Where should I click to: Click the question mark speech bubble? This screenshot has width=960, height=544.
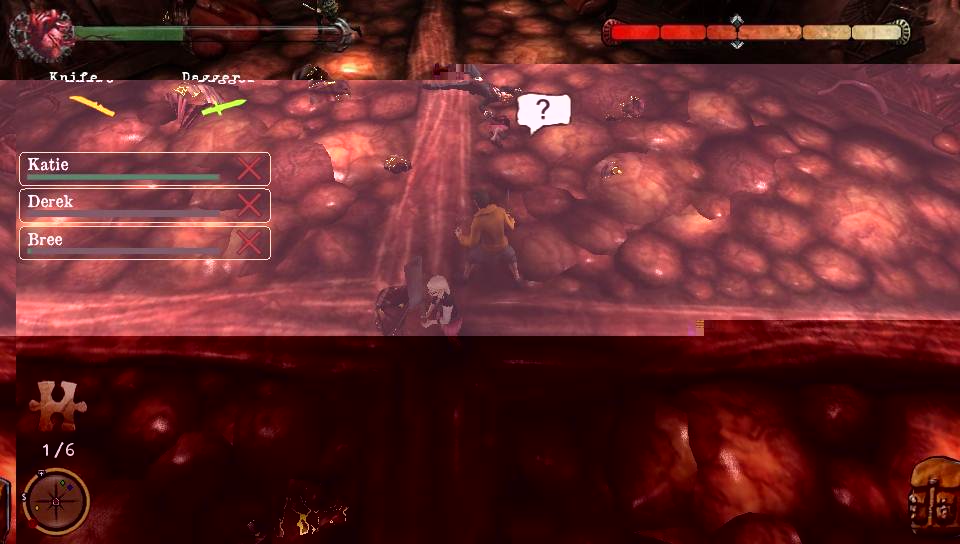(x=543, y=111)
